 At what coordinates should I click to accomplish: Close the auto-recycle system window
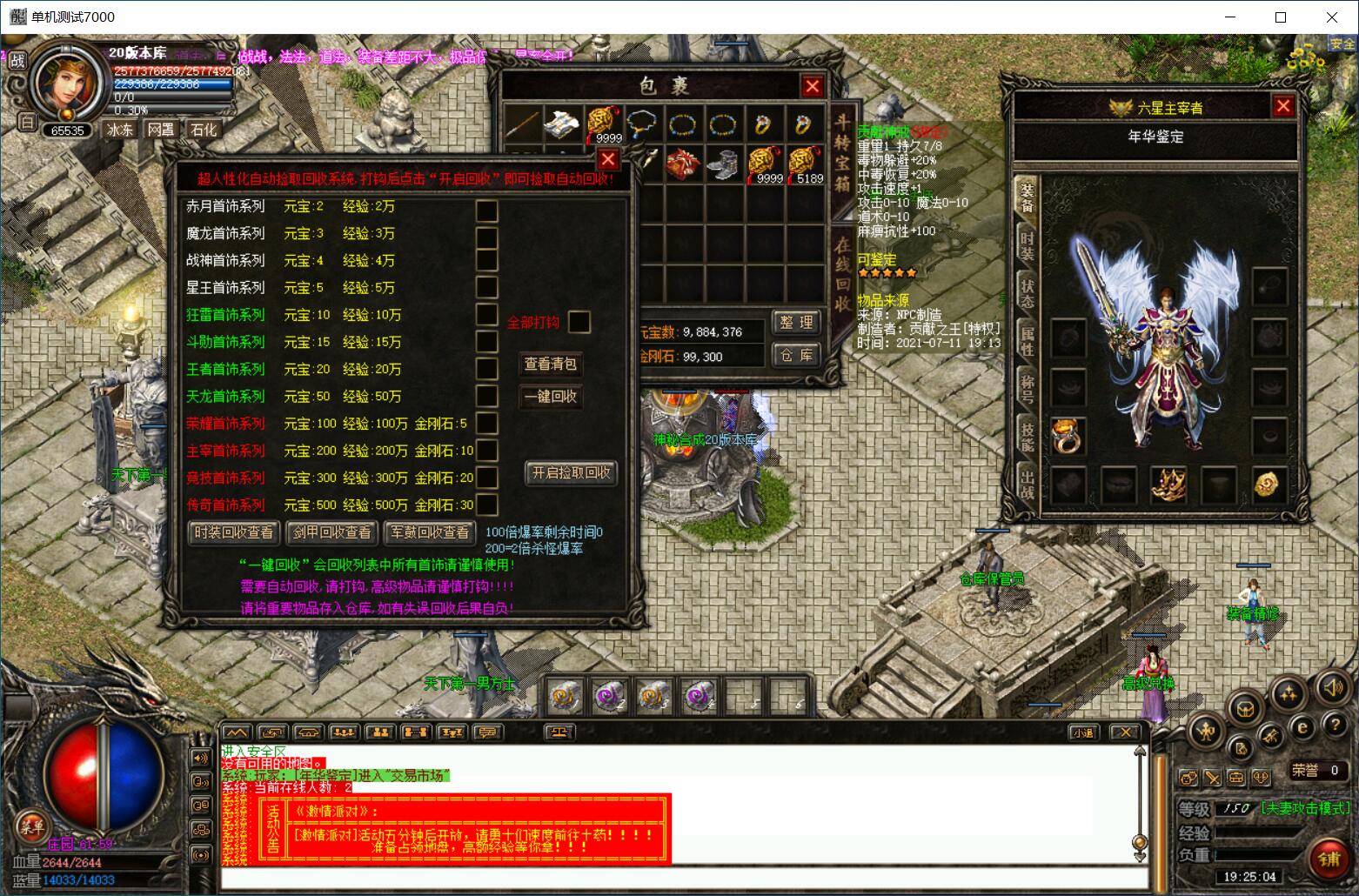(608, 159)
